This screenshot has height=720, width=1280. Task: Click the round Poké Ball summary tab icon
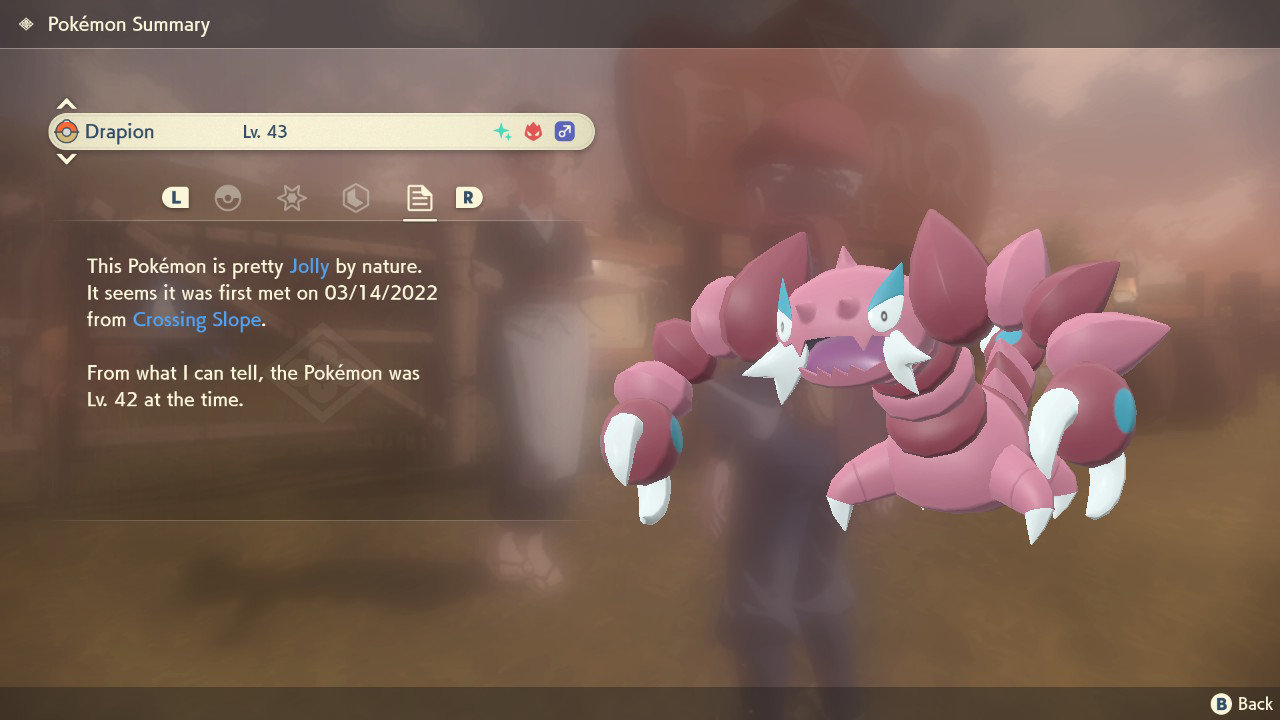pos(228,198)
